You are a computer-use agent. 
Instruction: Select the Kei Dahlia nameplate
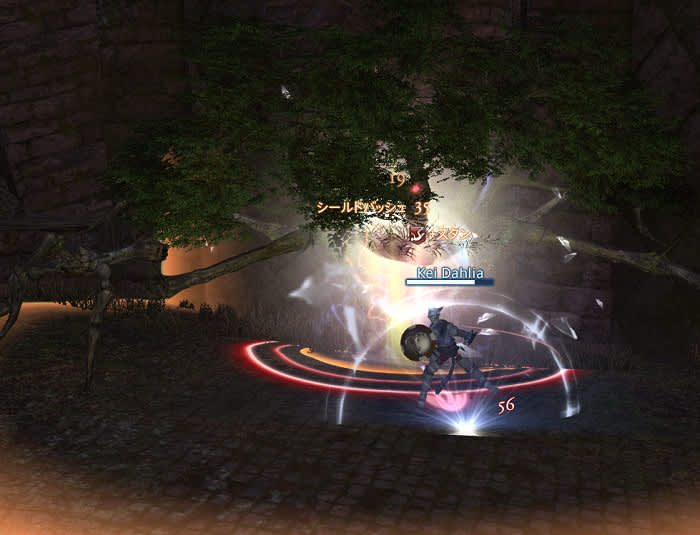450,273
